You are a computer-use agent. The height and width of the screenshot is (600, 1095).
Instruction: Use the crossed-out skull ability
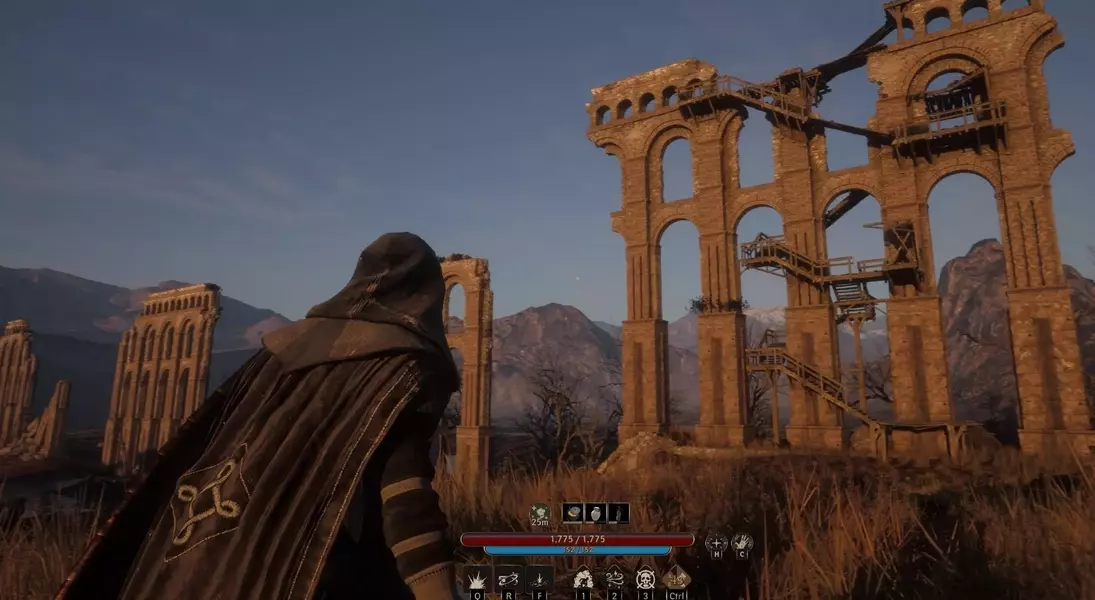click(645, 578)
